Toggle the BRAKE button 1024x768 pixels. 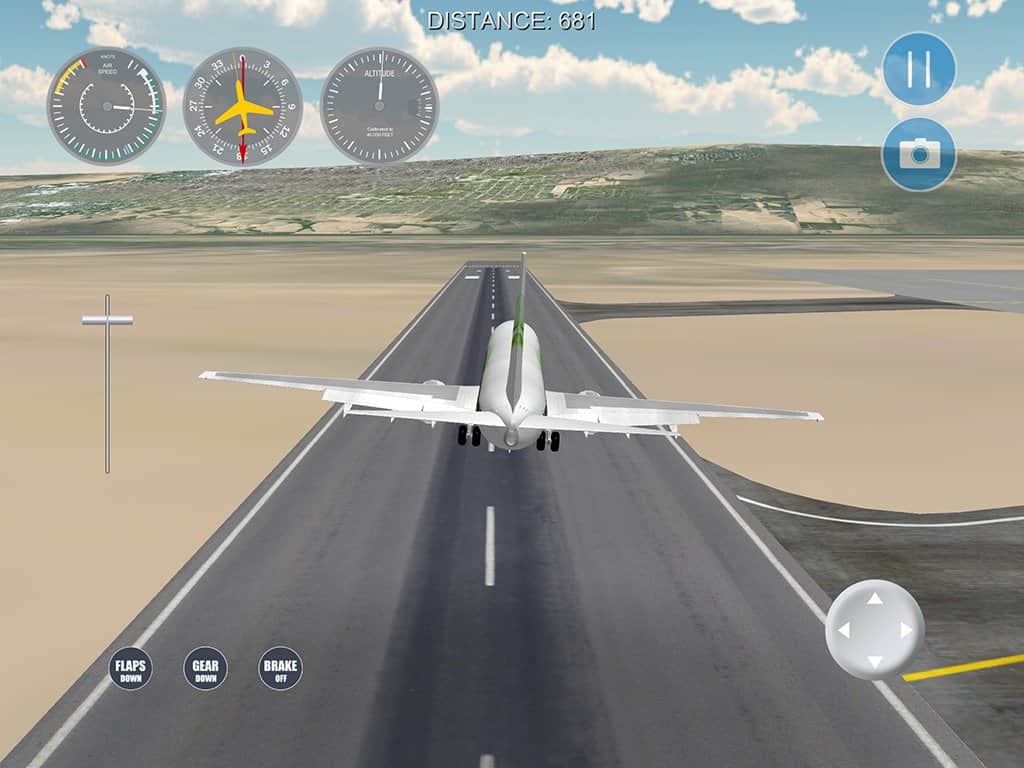[x=280, y=668]
